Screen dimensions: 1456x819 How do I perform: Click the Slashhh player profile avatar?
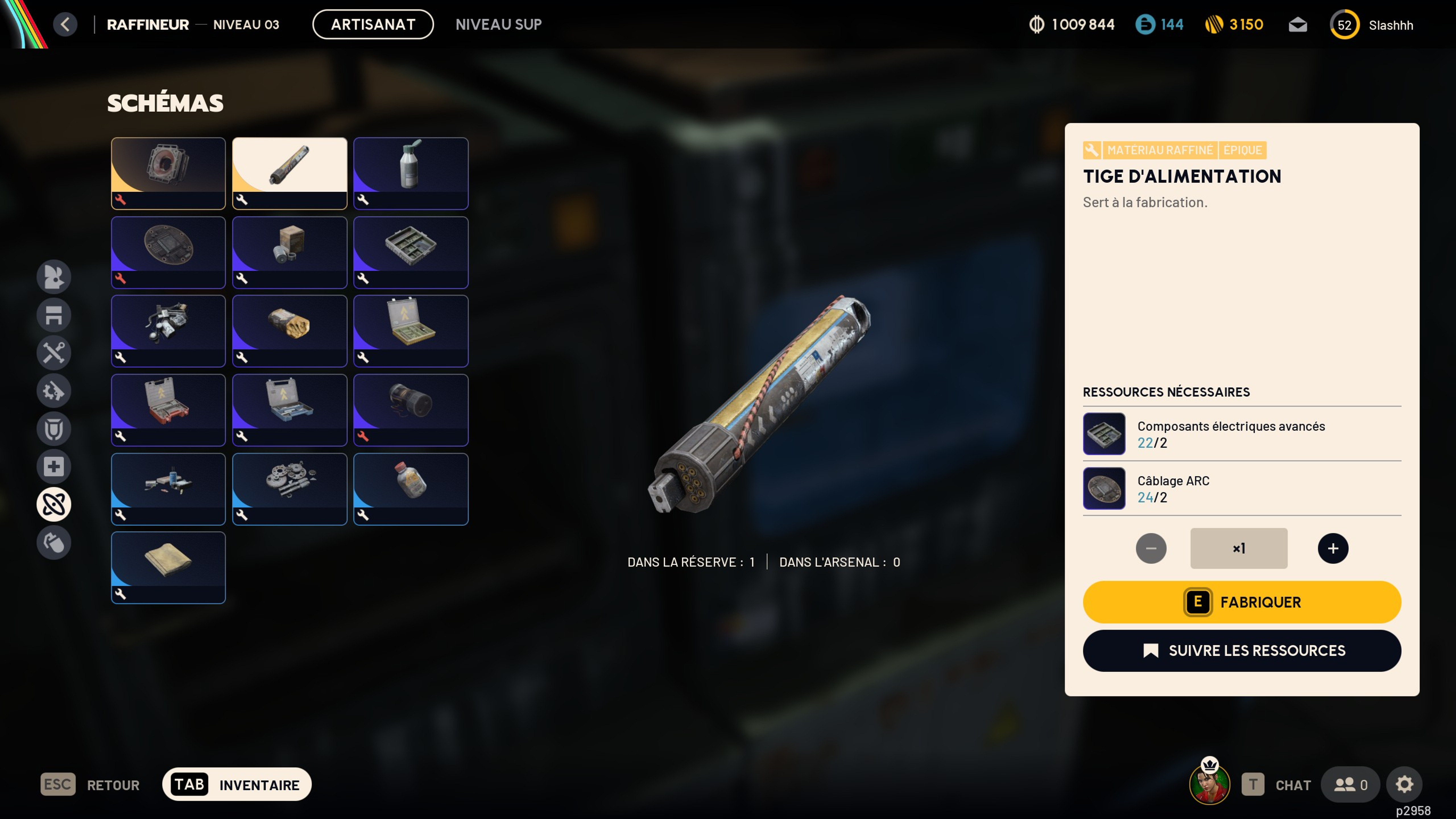[1345, 24]
